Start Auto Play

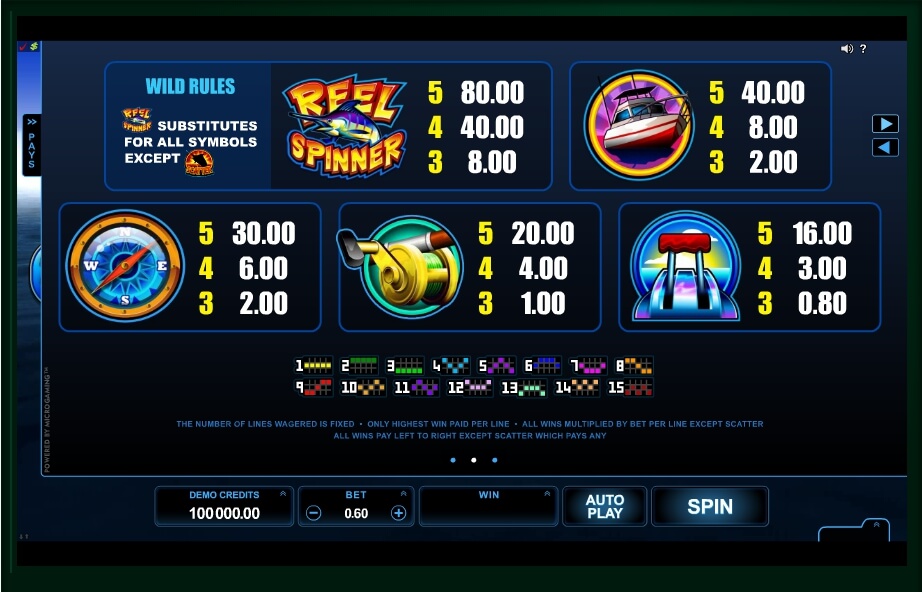(604, 507)
